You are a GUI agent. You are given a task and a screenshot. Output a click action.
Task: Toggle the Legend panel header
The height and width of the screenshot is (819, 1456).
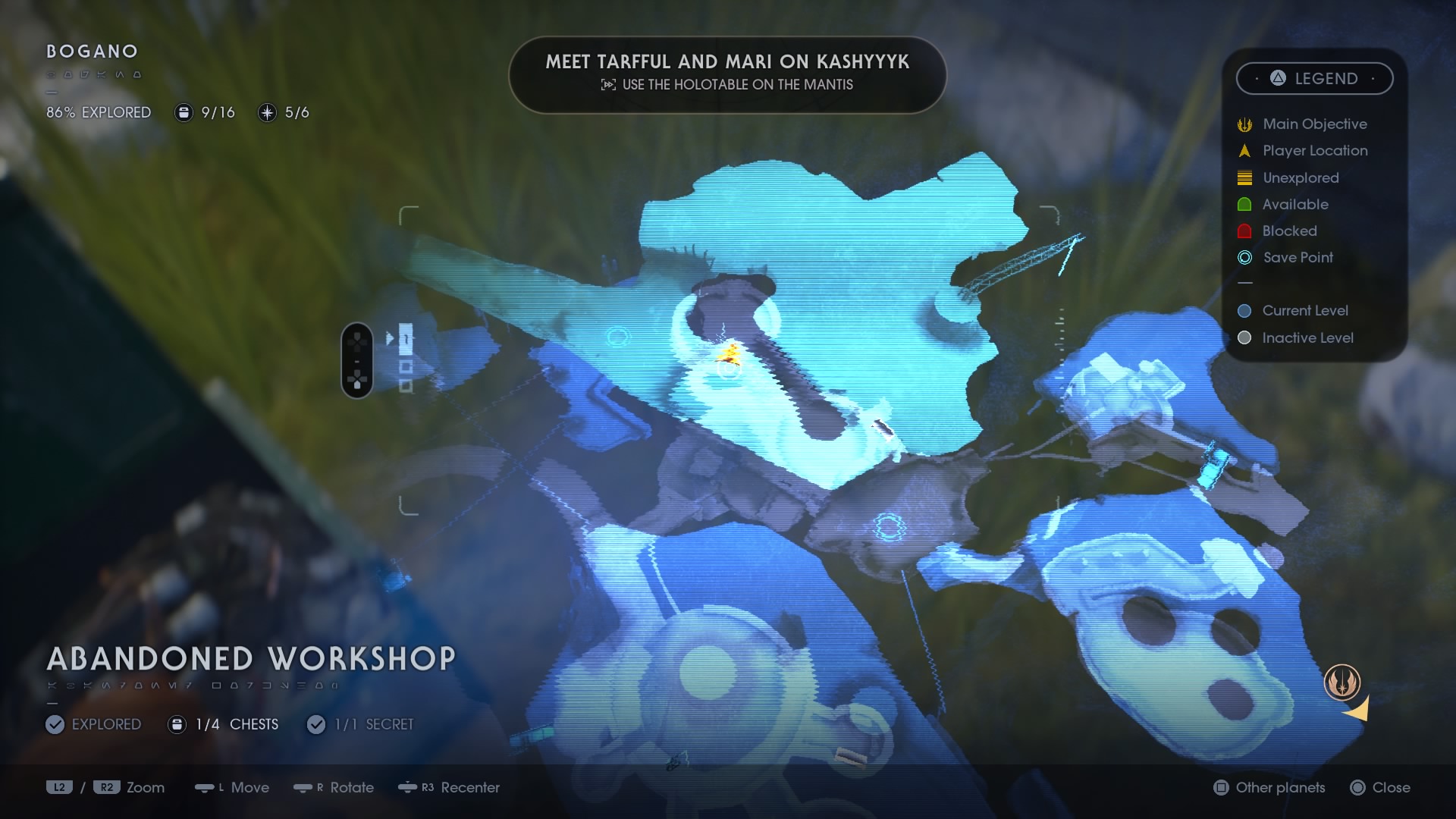pos(1314,78)
